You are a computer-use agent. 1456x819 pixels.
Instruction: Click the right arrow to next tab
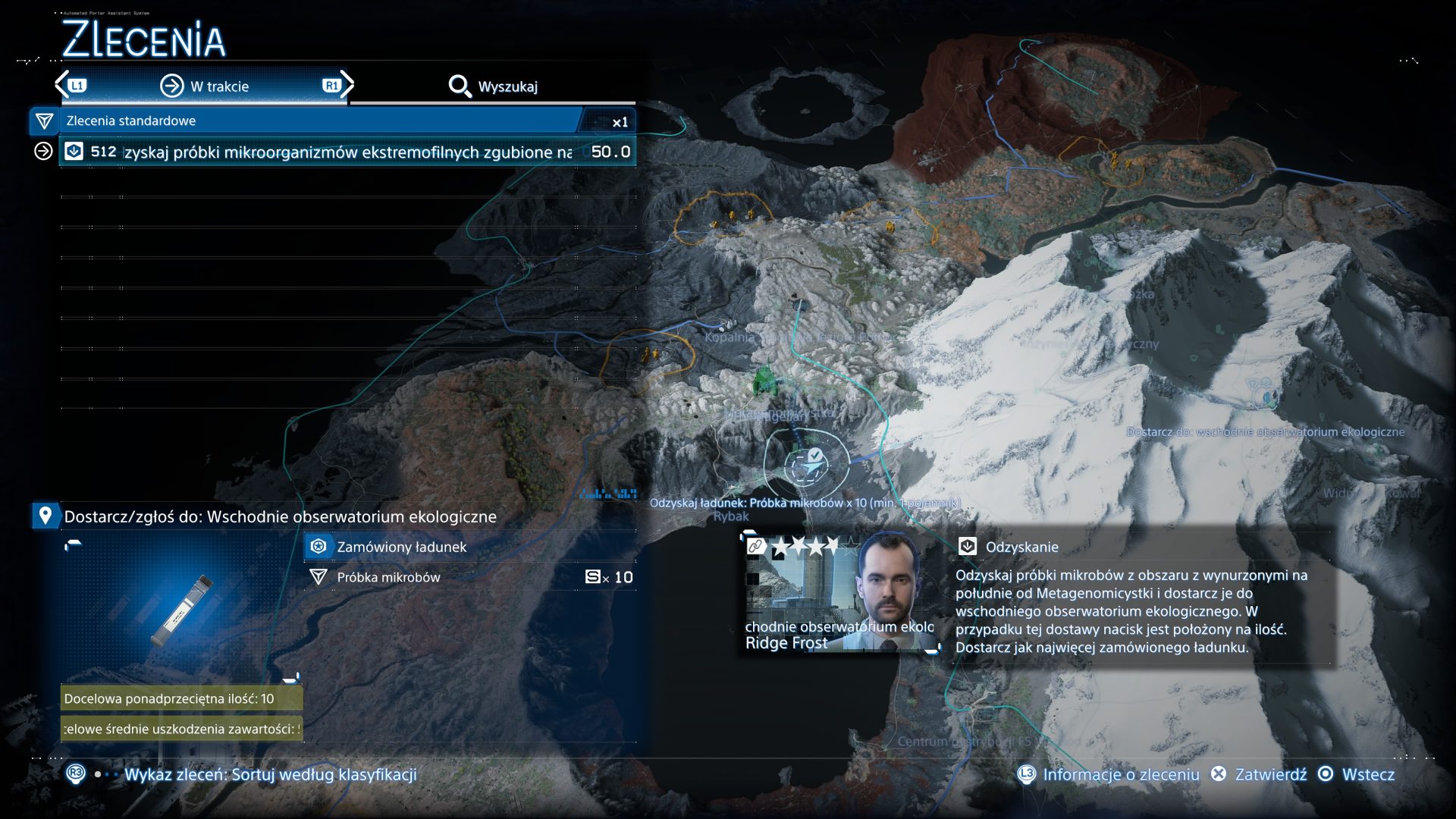(347, 84)
